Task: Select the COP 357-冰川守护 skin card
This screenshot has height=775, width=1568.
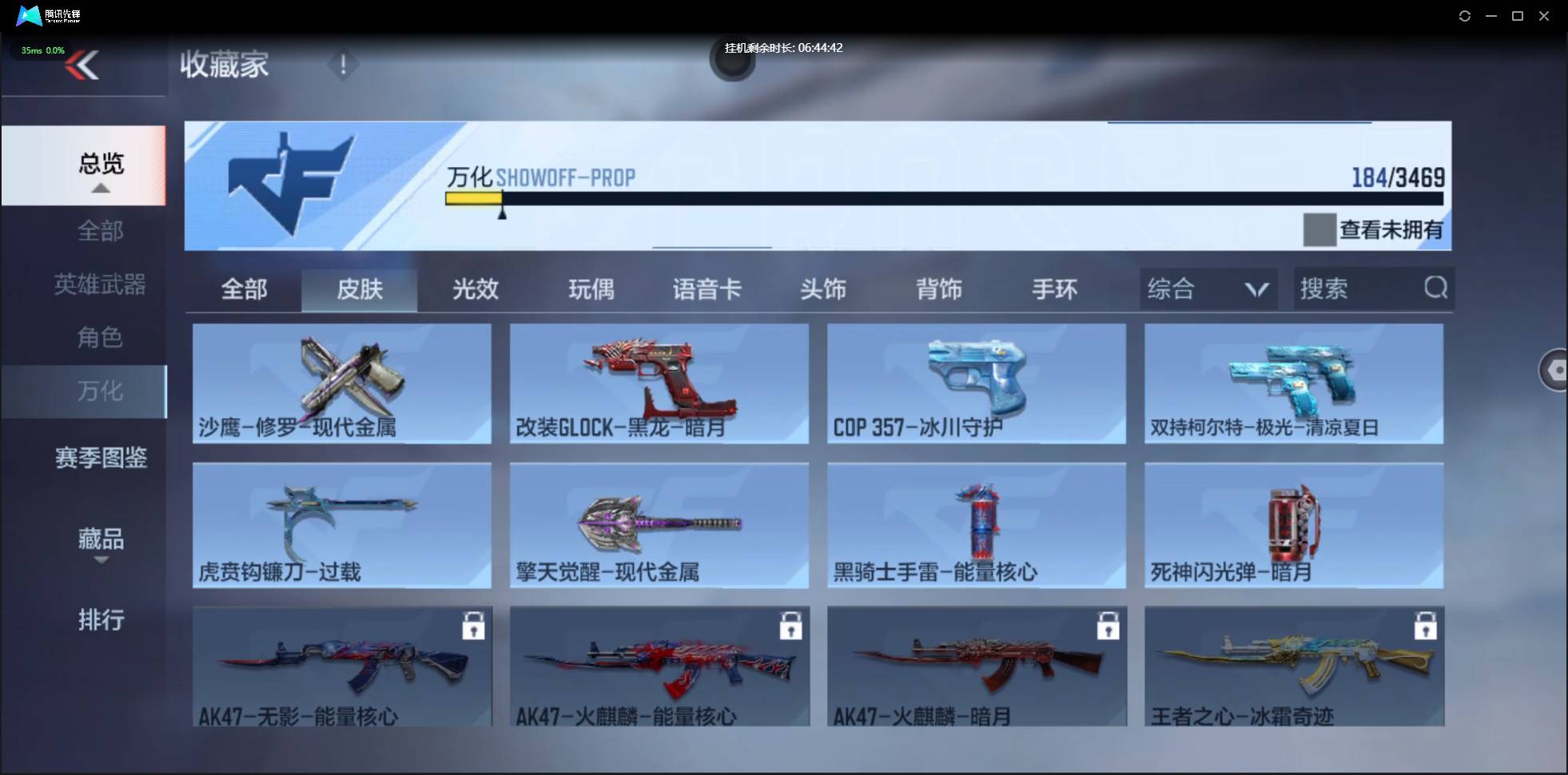Action: point(975,384)
